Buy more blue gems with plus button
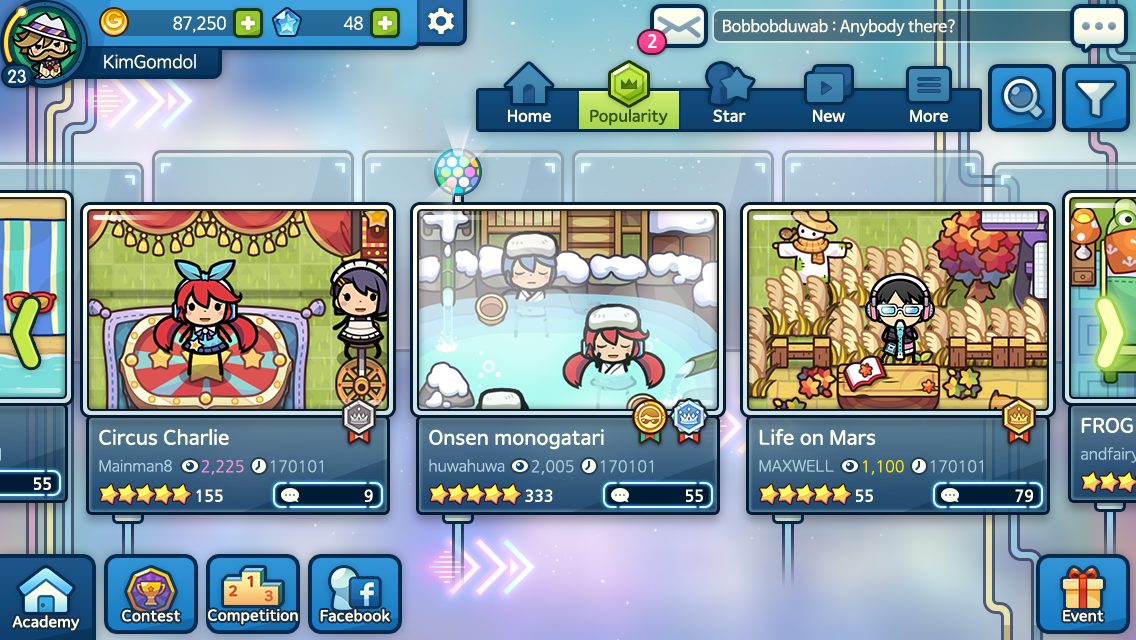 click(384, 23)
